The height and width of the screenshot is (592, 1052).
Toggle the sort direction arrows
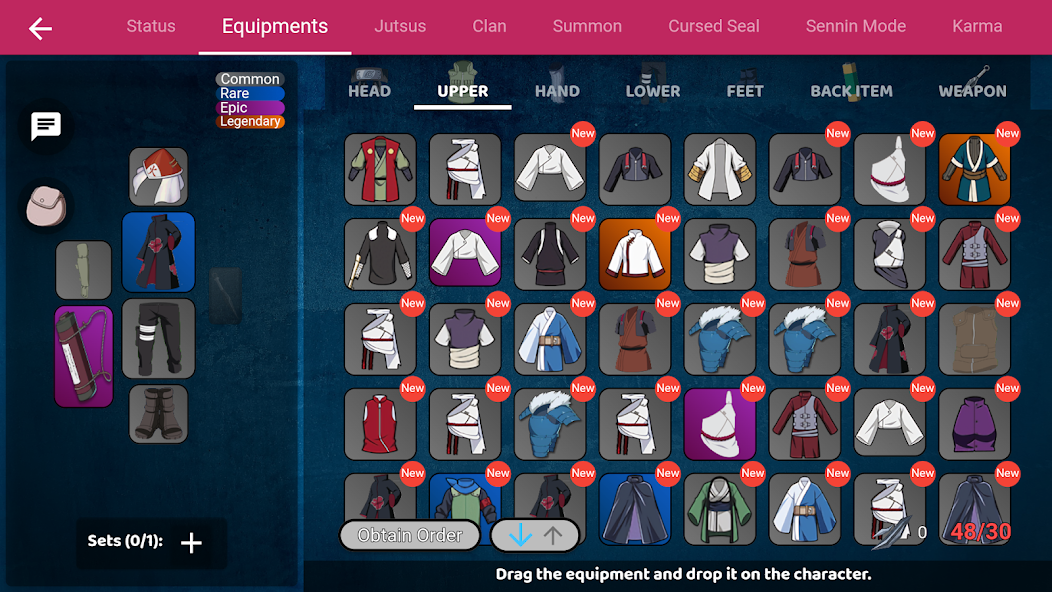(535, 535)
